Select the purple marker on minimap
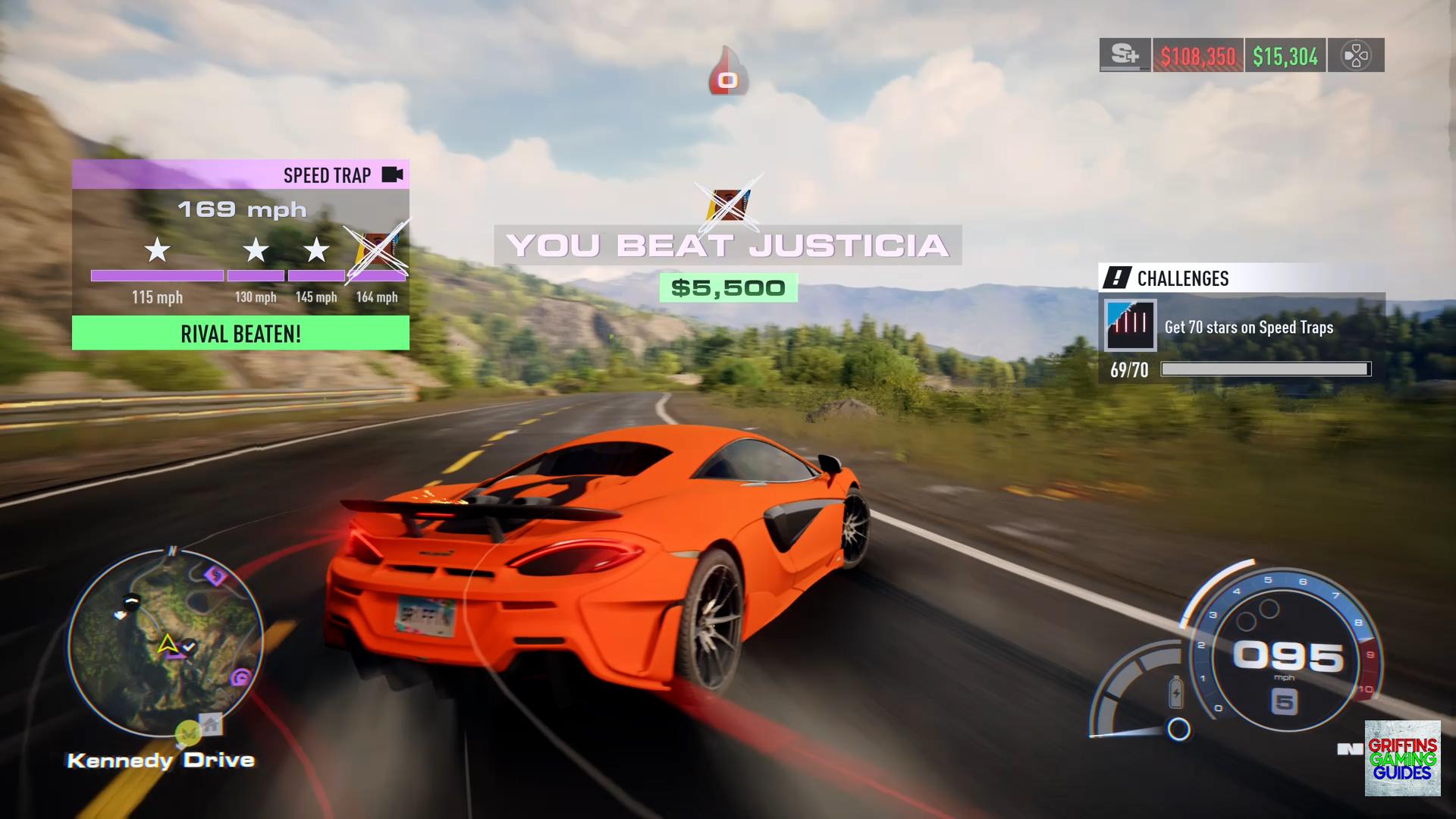 pos(216,576)
